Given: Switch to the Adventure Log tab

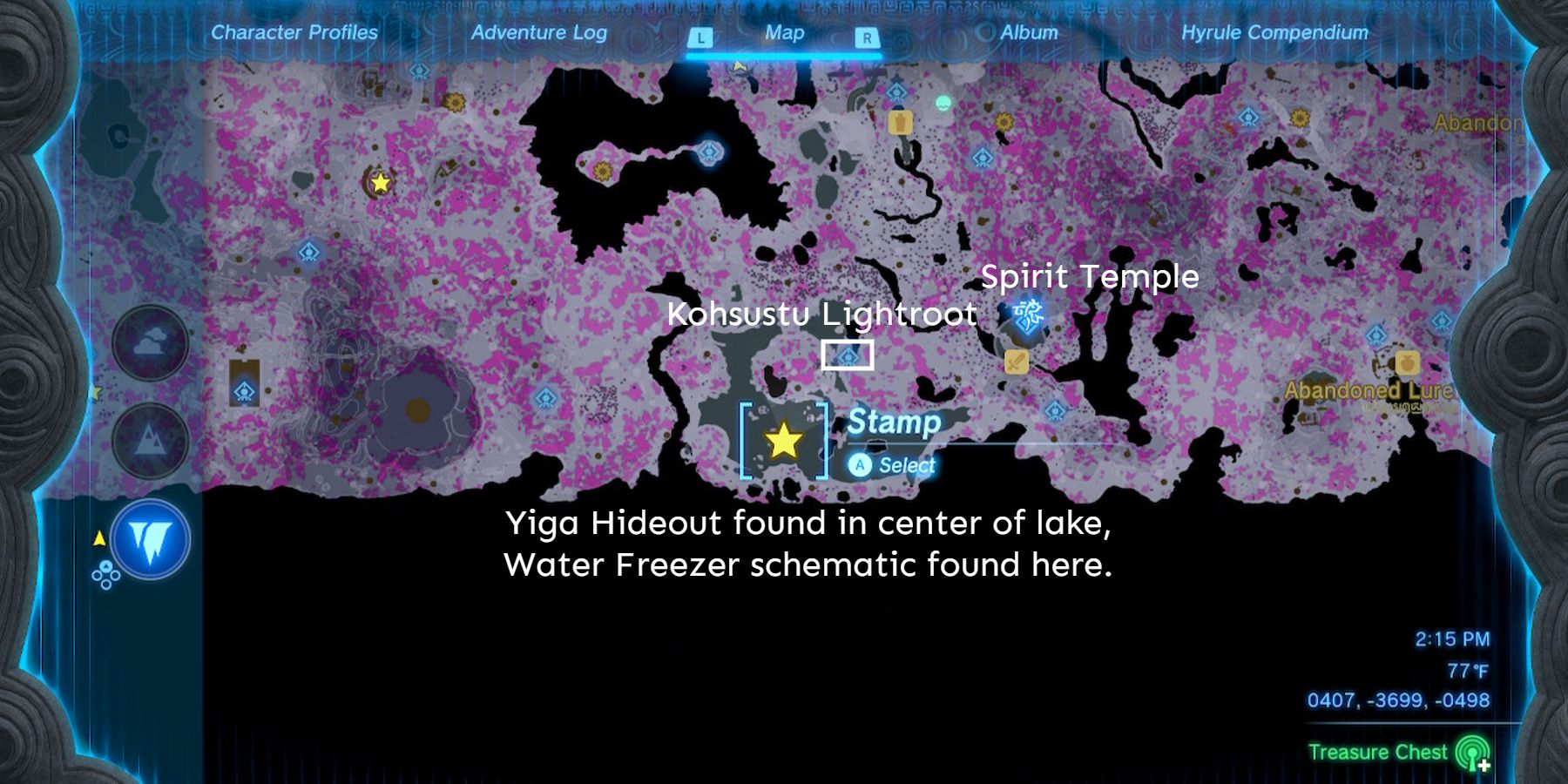Looking at the screenshot, I should click(x=538, y=33).
